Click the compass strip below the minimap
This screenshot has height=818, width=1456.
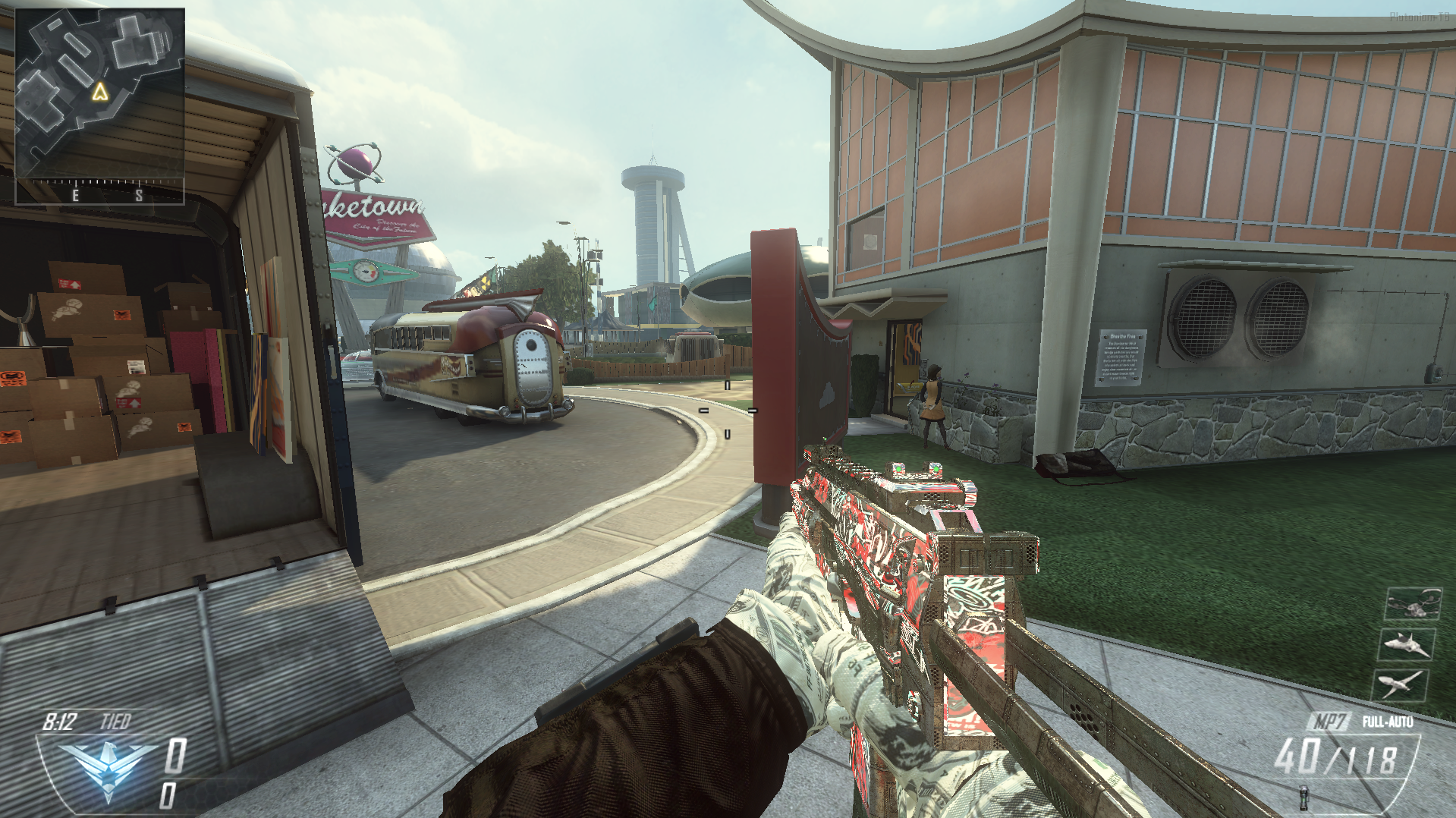[x=99, y=192]
